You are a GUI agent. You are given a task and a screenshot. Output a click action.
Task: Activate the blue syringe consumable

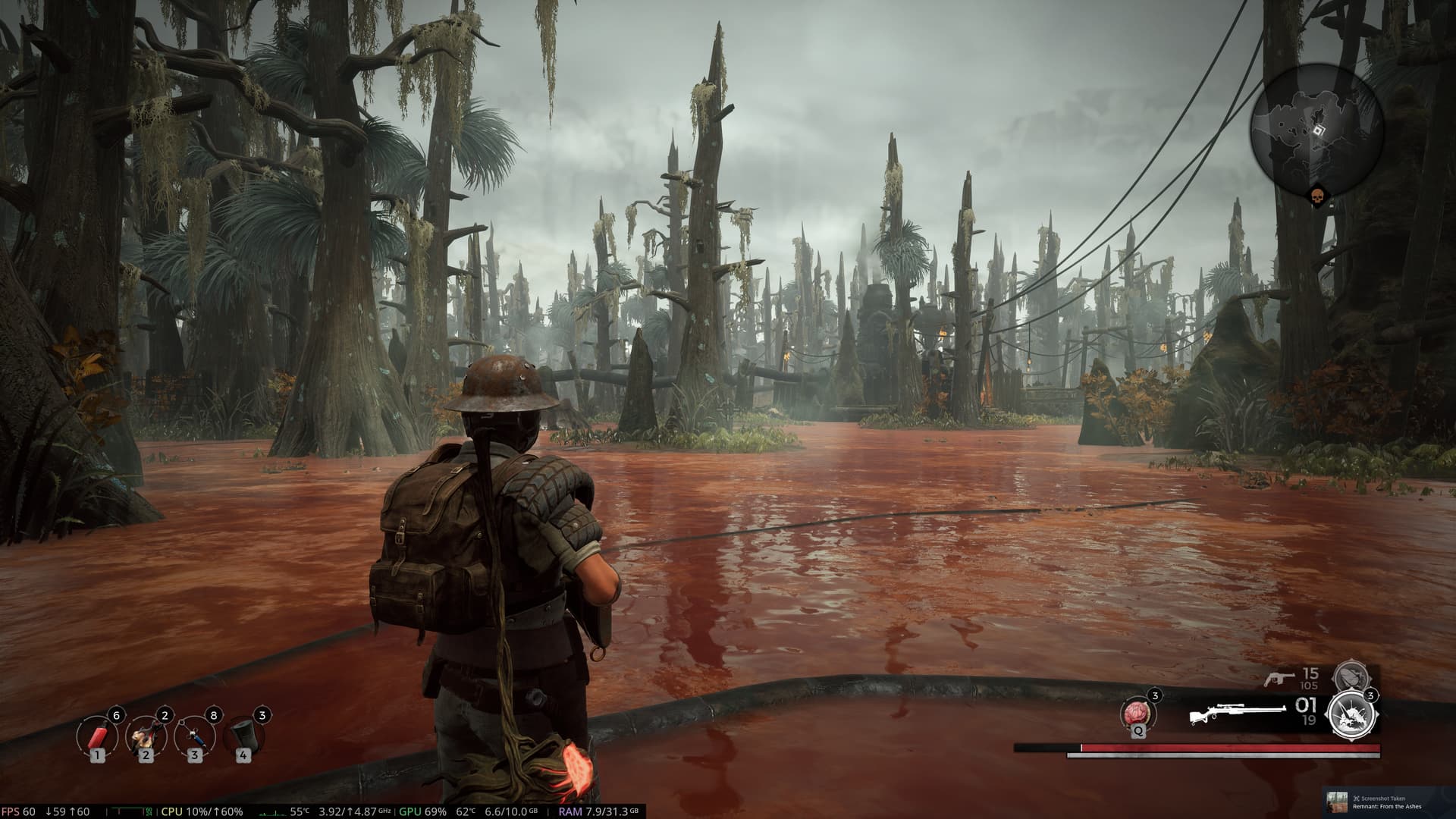(194, 736)
